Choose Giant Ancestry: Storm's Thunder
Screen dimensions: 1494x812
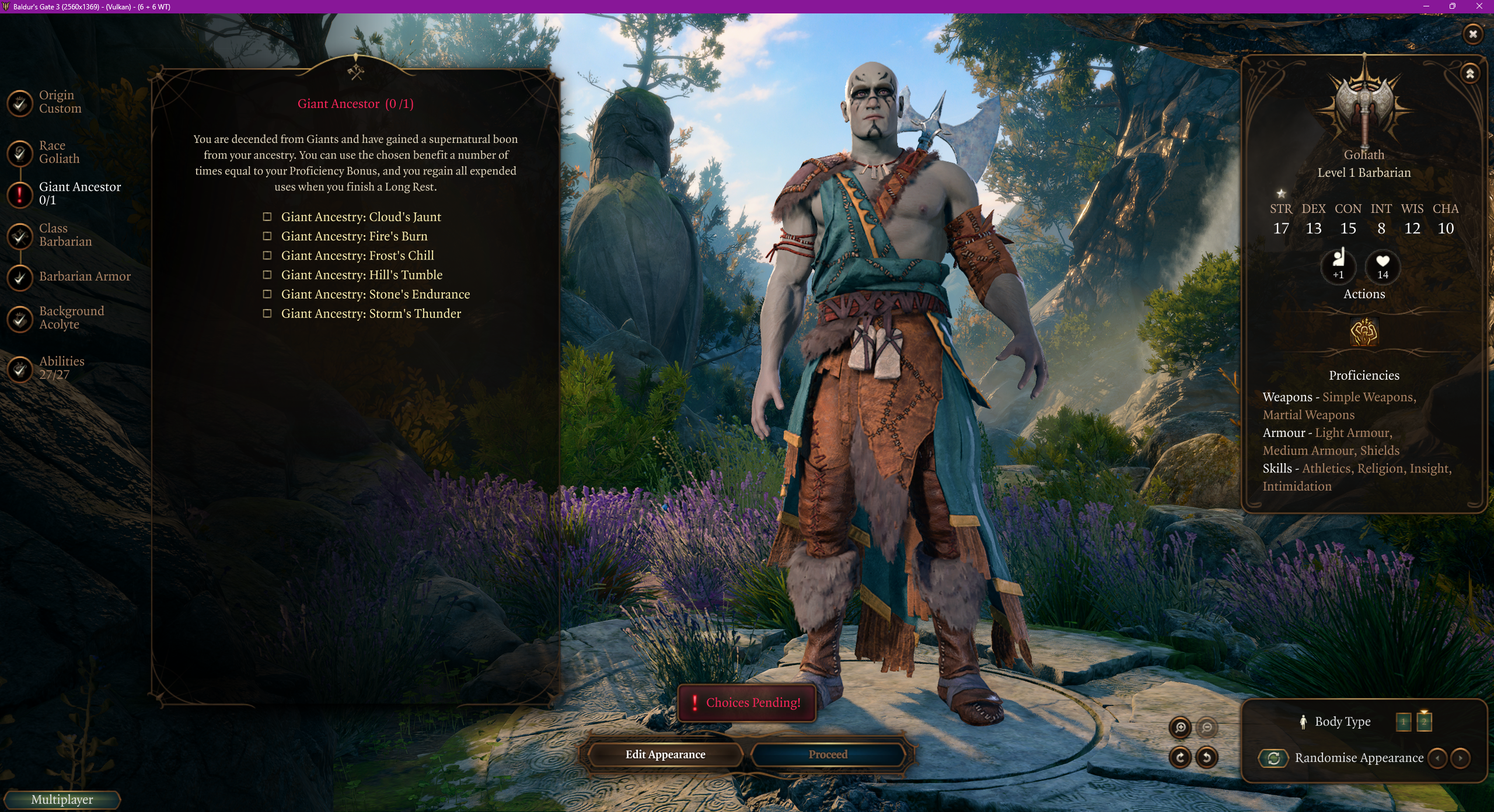(x=267, y=314)
